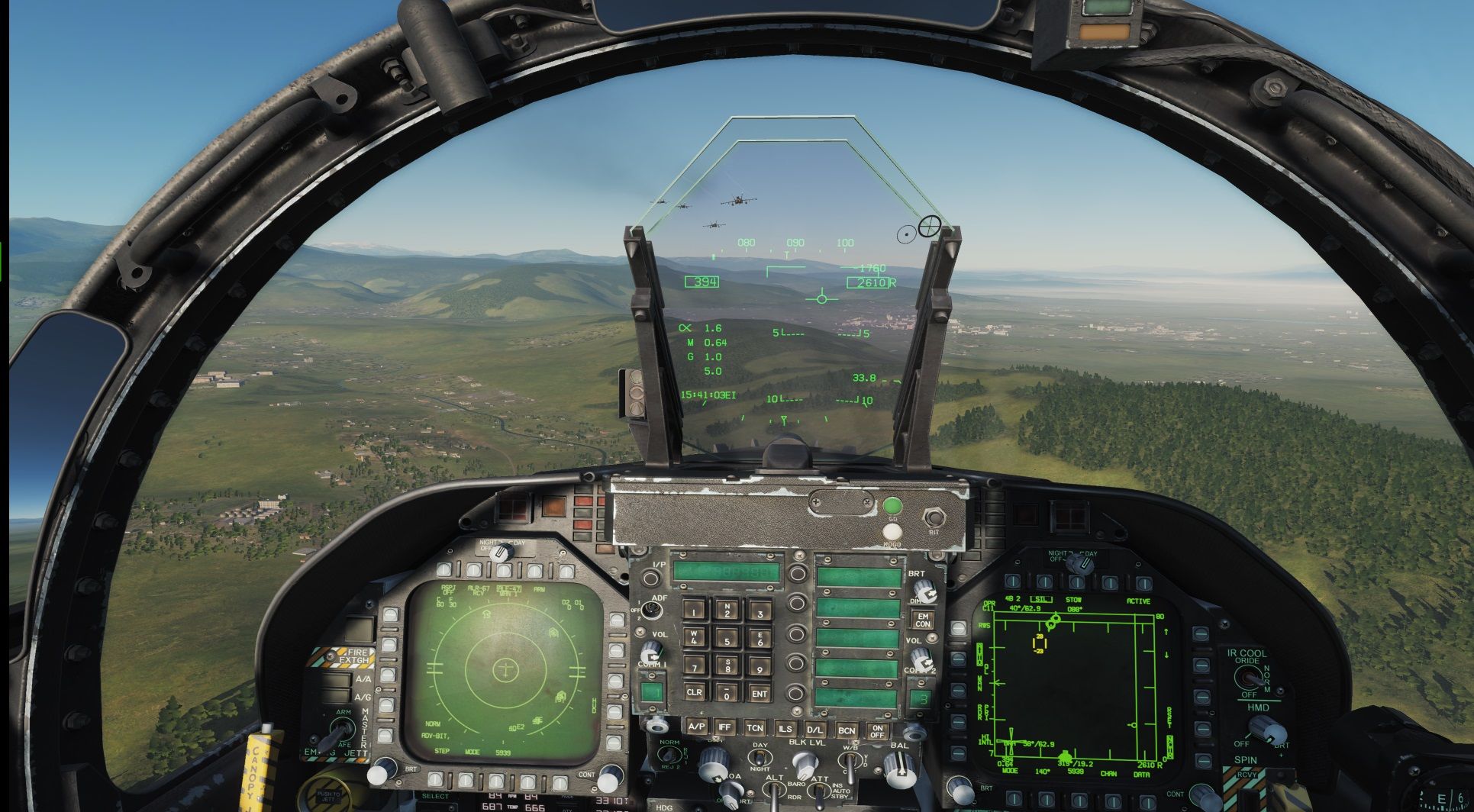Click the EM CON button
The image size is (1474, 812).
[923, 620]
